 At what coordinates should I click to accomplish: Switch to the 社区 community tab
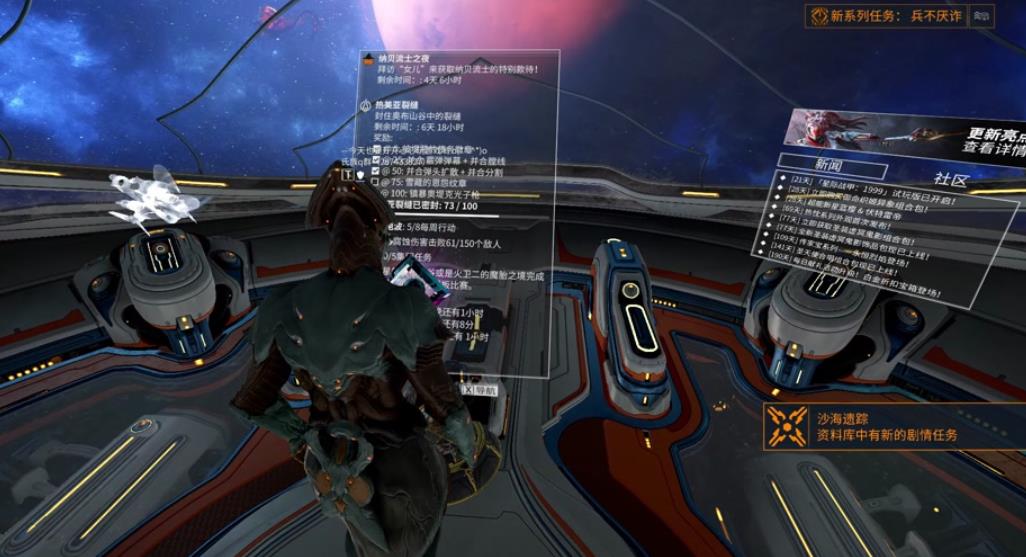tap(951, 180)
